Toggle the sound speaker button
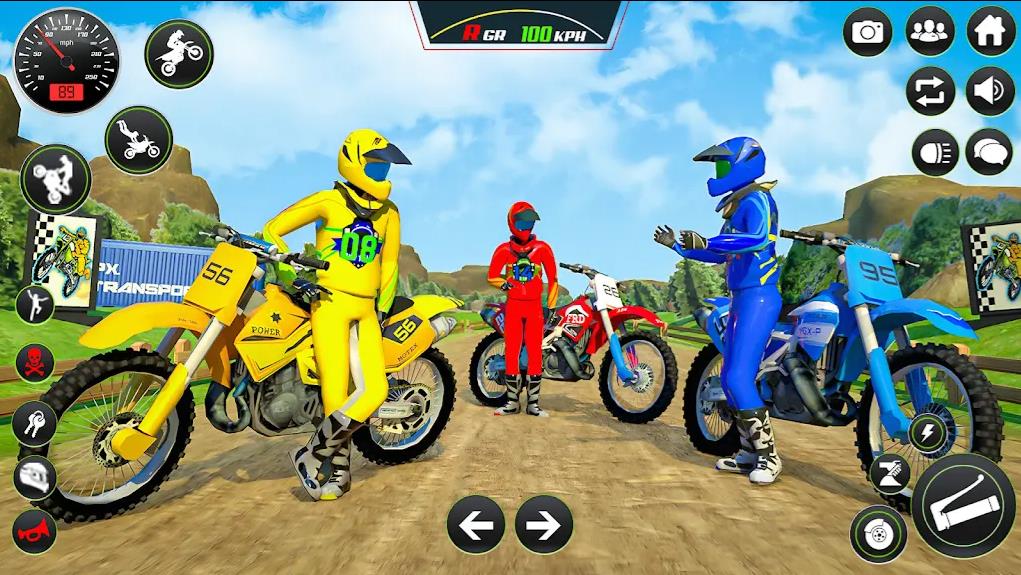The width and height of the screenshot is (1021, 575). pyautogui.click(x=990, y=92)
